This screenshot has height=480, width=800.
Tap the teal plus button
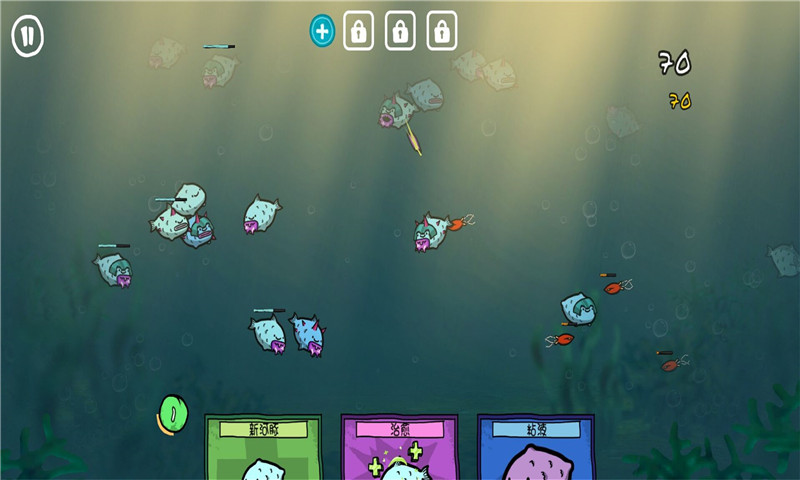(322, 31)
